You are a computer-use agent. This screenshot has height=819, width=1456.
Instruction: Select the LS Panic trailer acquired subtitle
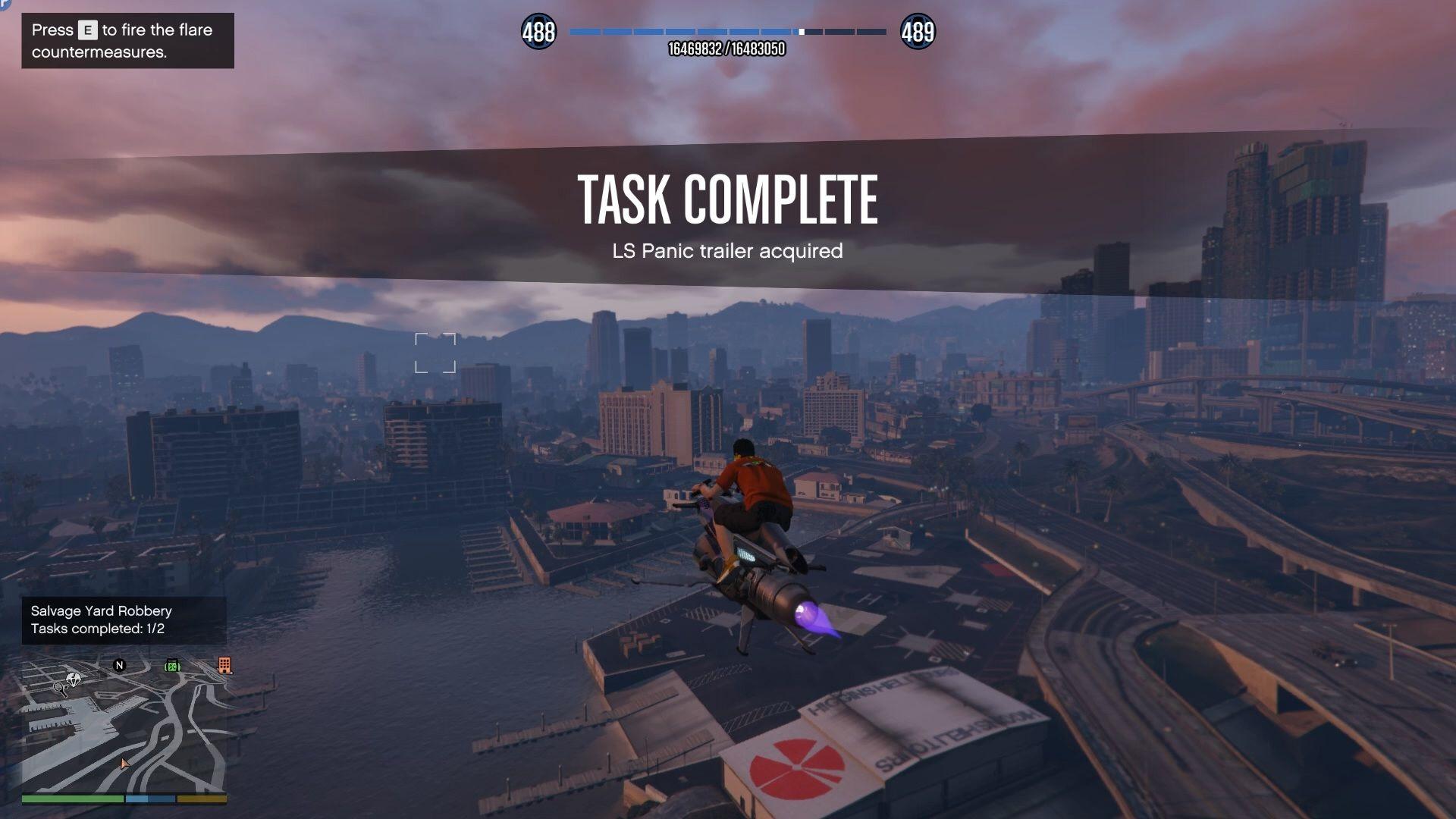tap(728, 251)
